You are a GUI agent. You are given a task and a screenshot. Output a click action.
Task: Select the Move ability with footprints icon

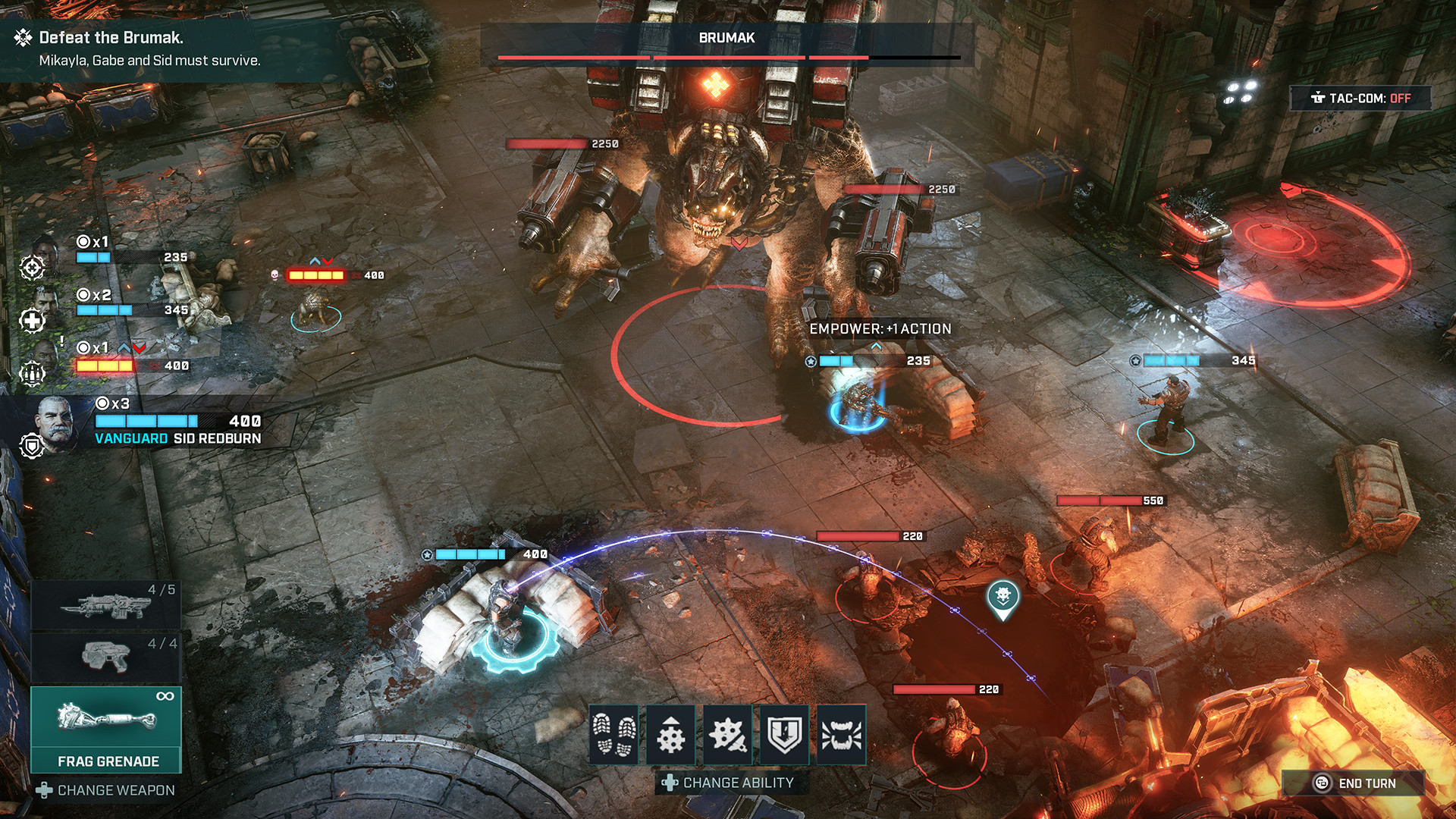point(614,733)
